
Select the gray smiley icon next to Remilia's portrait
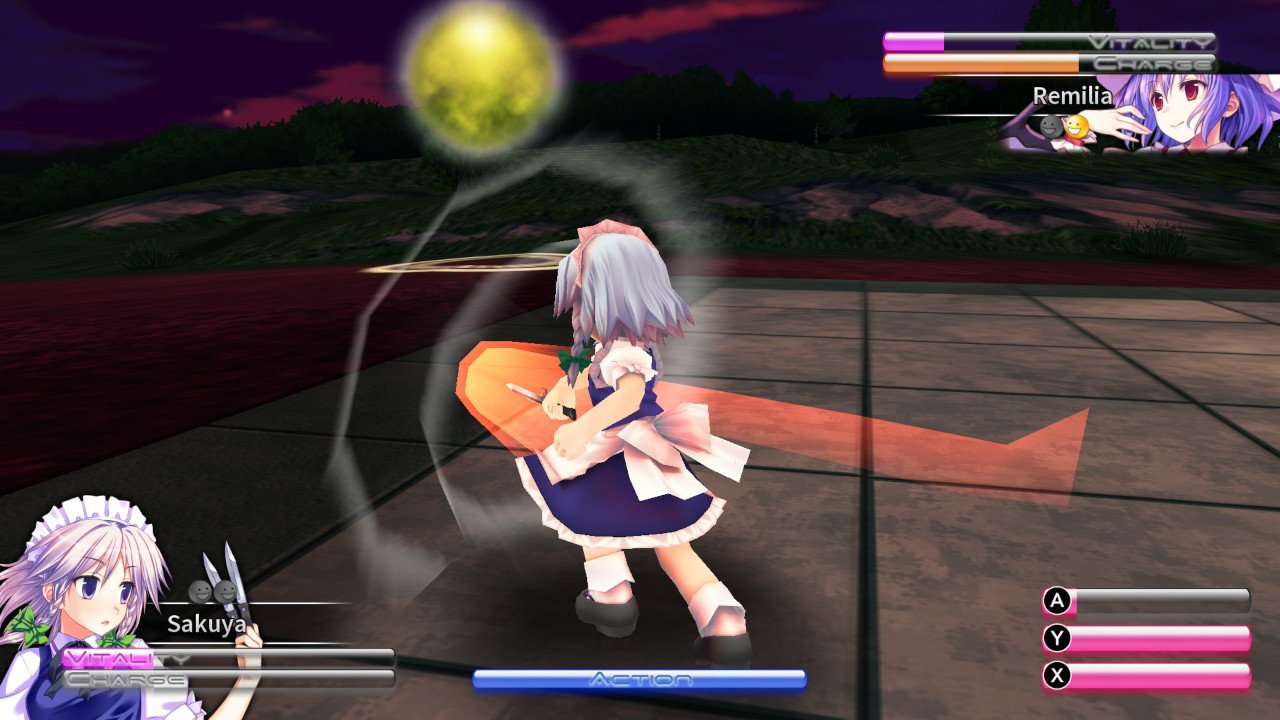(1048, 126)
